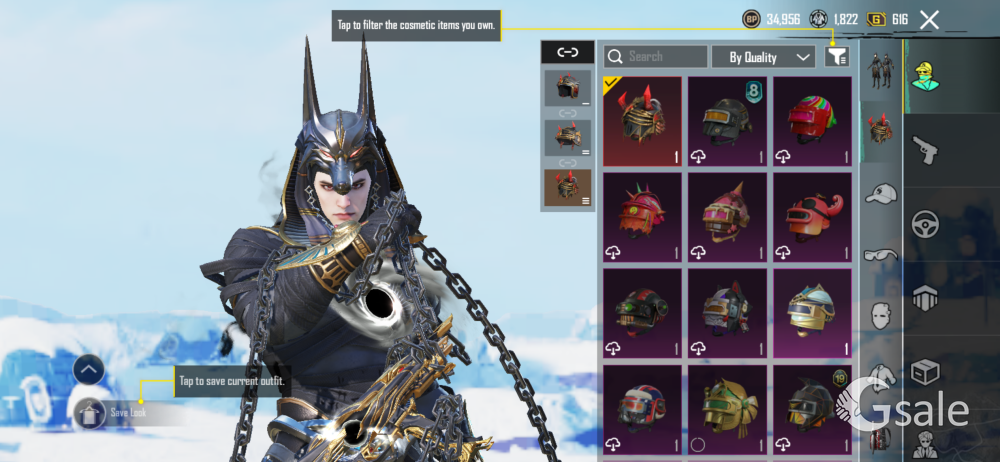Viewport: 1000px width, 462px height.
Task: Open the glasses category
Action: pyautogui.click(x=881, y=255)
